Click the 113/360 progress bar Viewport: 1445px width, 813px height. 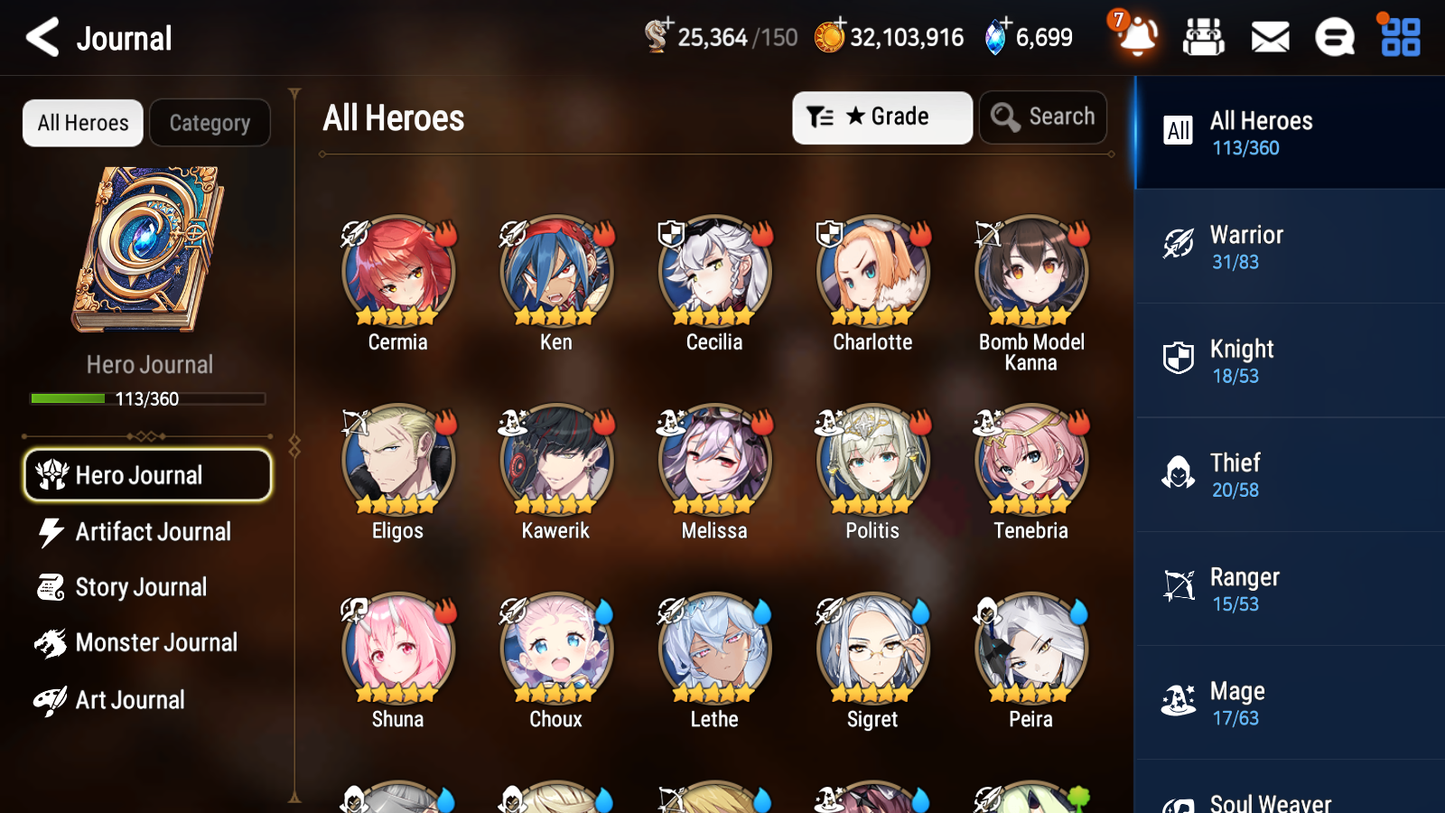coord(150,398)
